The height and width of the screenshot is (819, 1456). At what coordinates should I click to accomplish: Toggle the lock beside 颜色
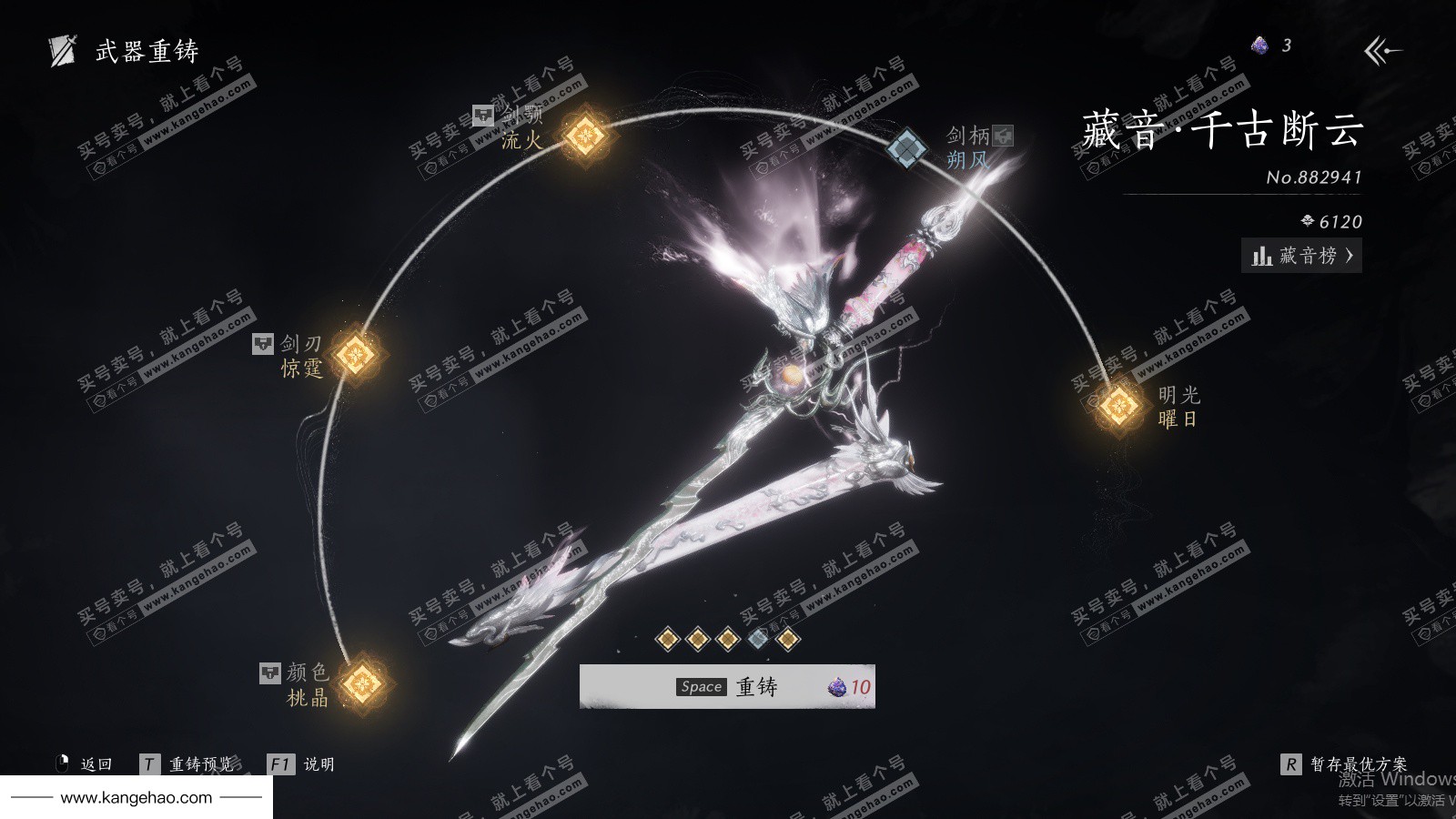270,672
